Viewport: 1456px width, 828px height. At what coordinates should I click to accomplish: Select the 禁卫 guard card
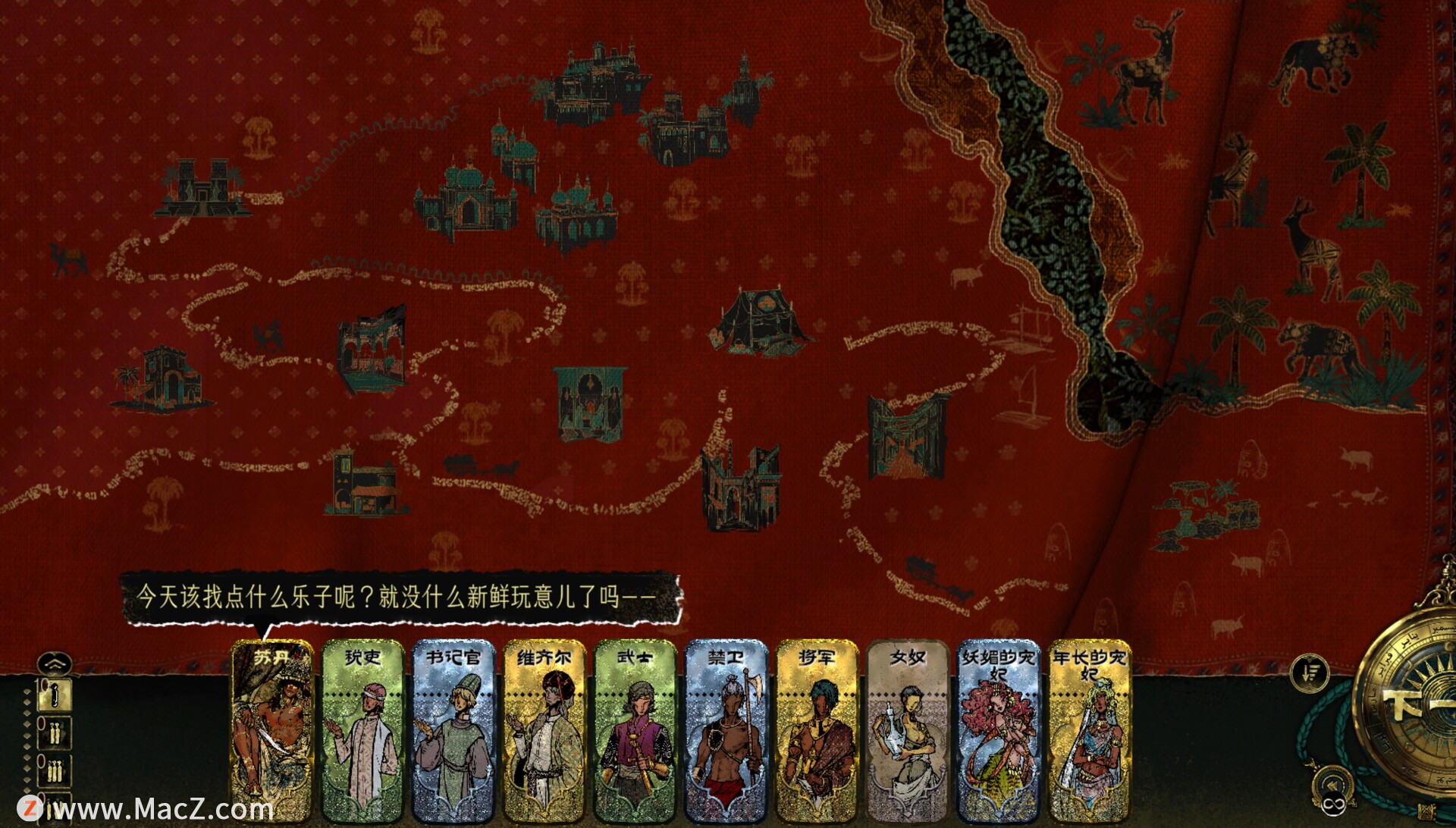tap(726, 732)
